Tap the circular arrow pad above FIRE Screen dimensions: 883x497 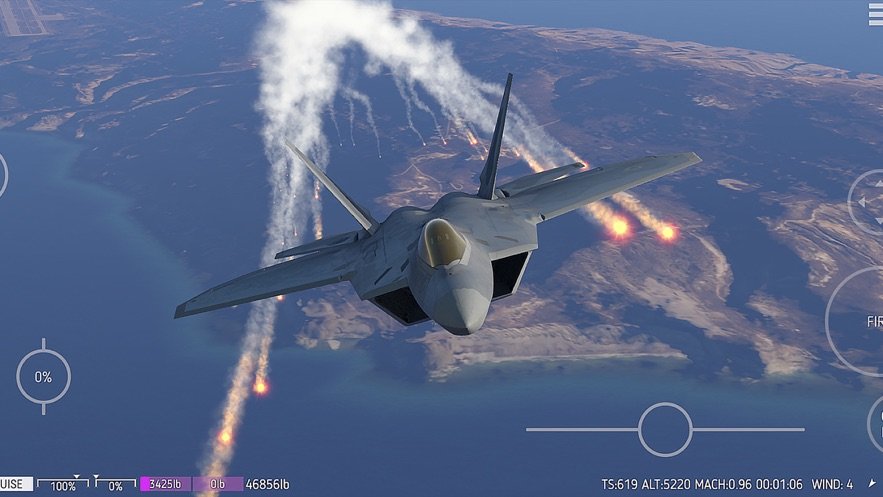coord(868,202)
